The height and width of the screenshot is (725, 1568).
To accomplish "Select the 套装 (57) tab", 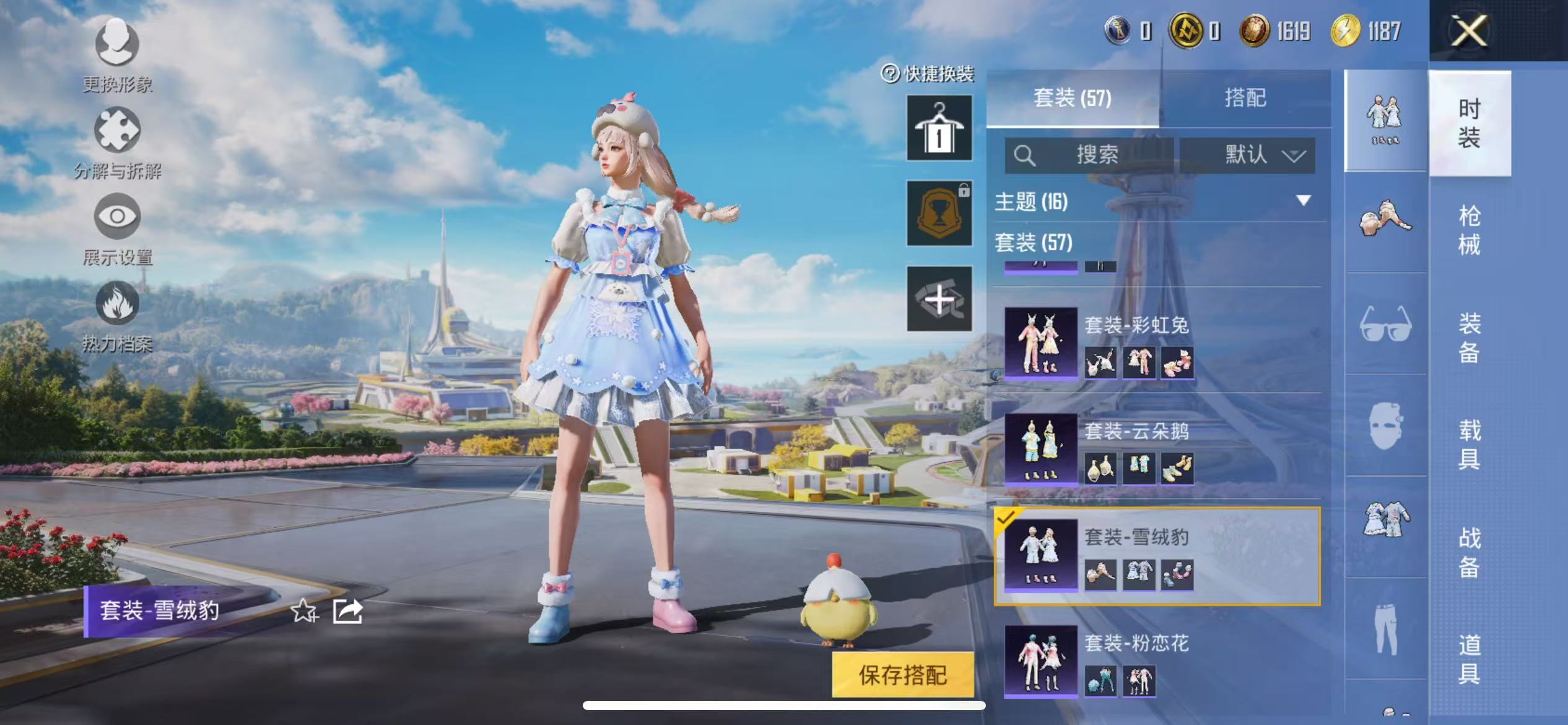I will click(x=1073, y=99).
